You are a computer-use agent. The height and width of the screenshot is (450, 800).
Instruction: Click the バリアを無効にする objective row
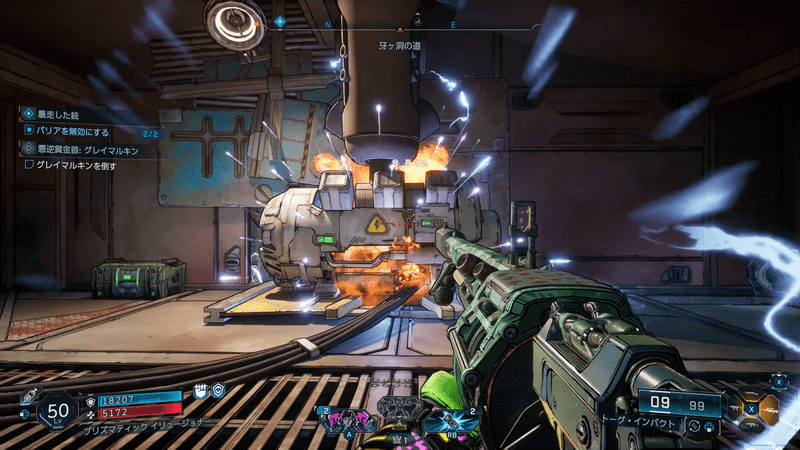pyautogui.click(x=80, y=132)
